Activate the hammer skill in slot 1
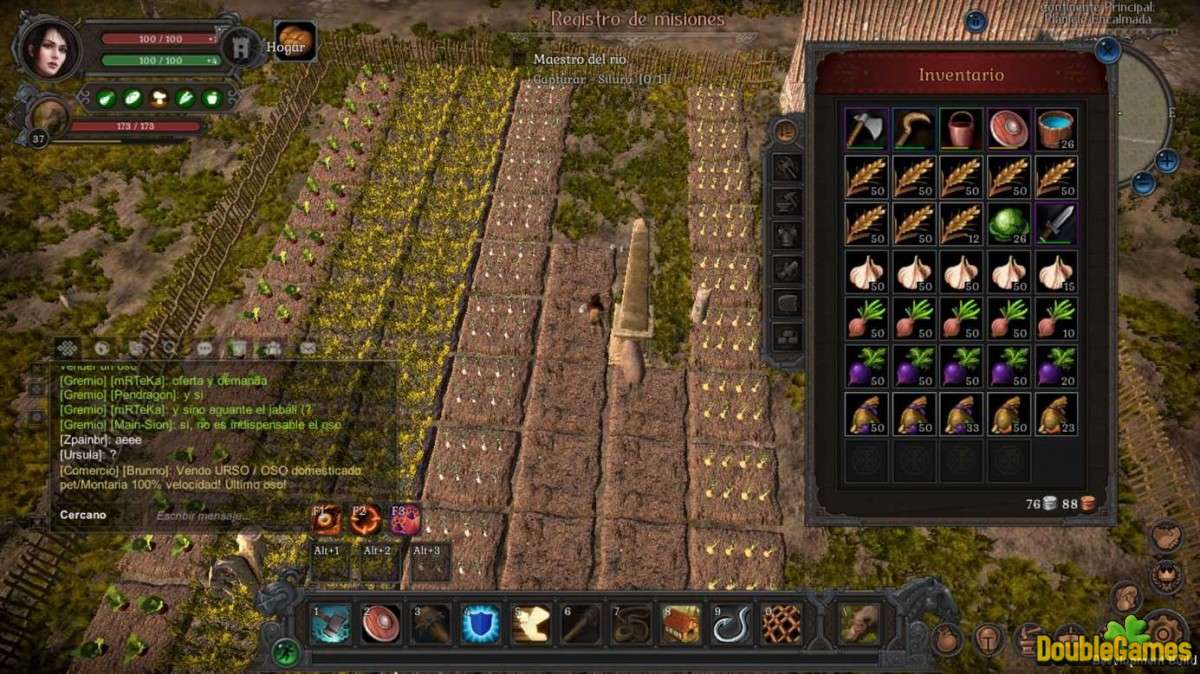1200x674 pixels. [x=331, y=623]
